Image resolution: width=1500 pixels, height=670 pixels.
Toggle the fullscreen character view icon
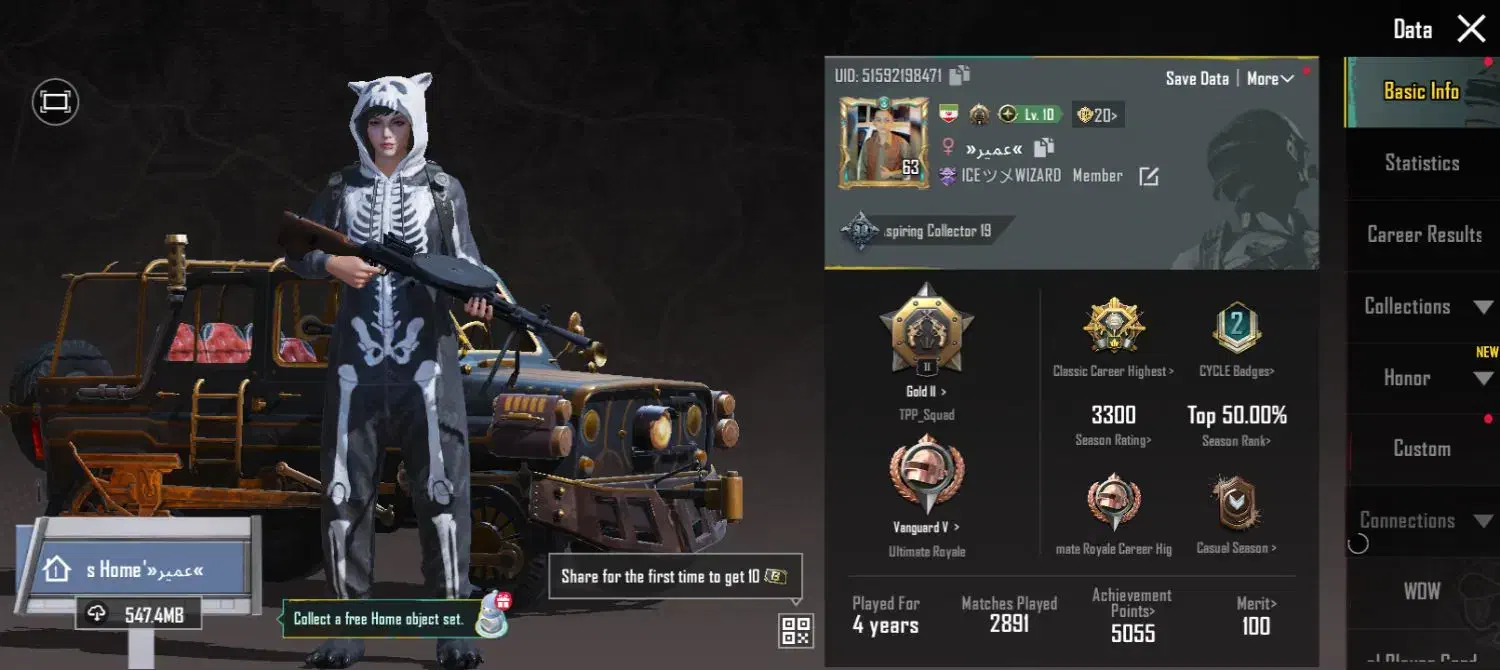(55, 101)
